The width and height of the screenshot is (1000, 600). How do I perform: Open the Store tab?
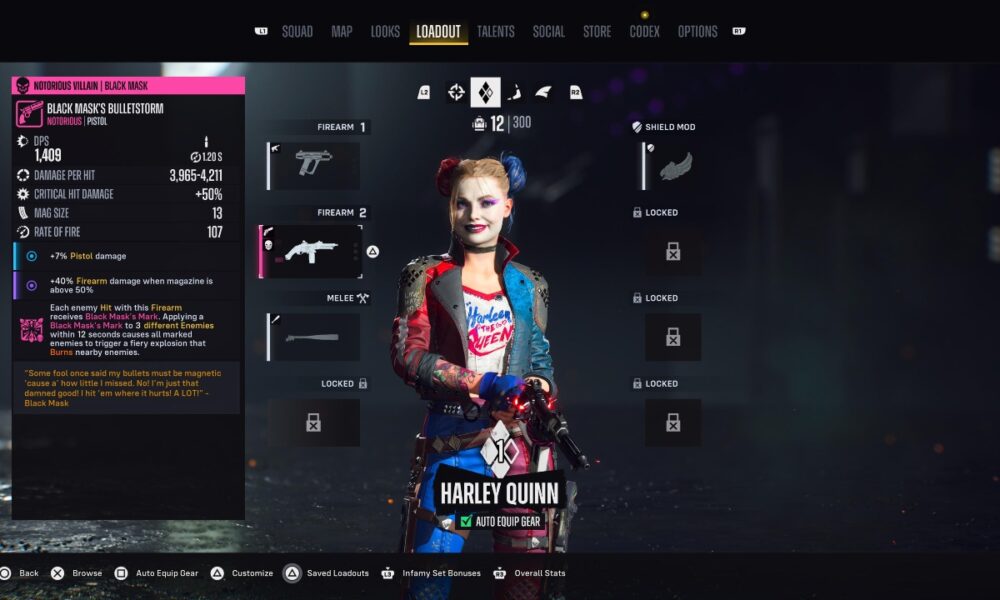(597, 31)
